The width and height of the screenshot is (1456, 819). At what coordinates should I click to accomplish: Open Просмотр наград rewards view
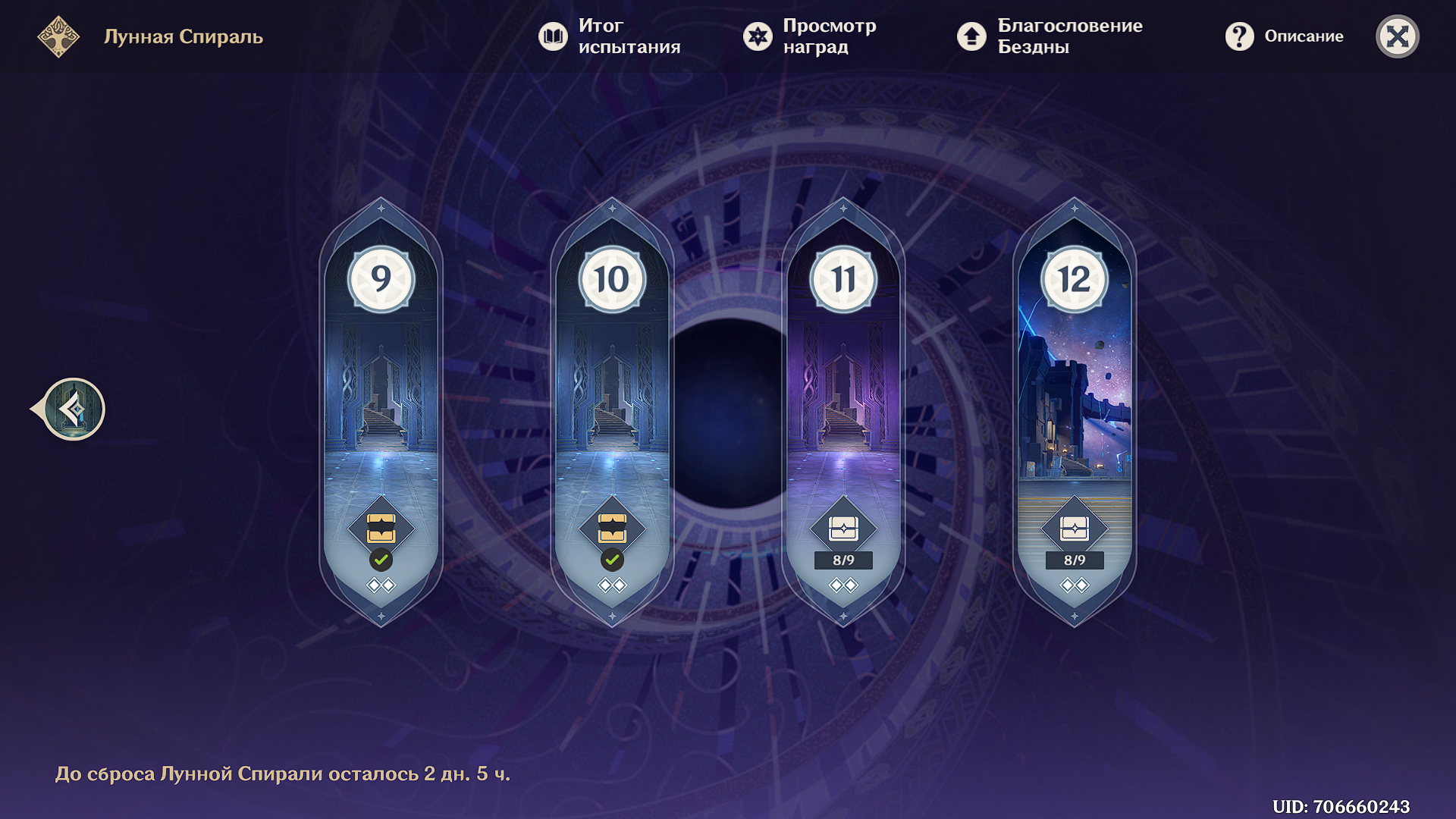809,36
